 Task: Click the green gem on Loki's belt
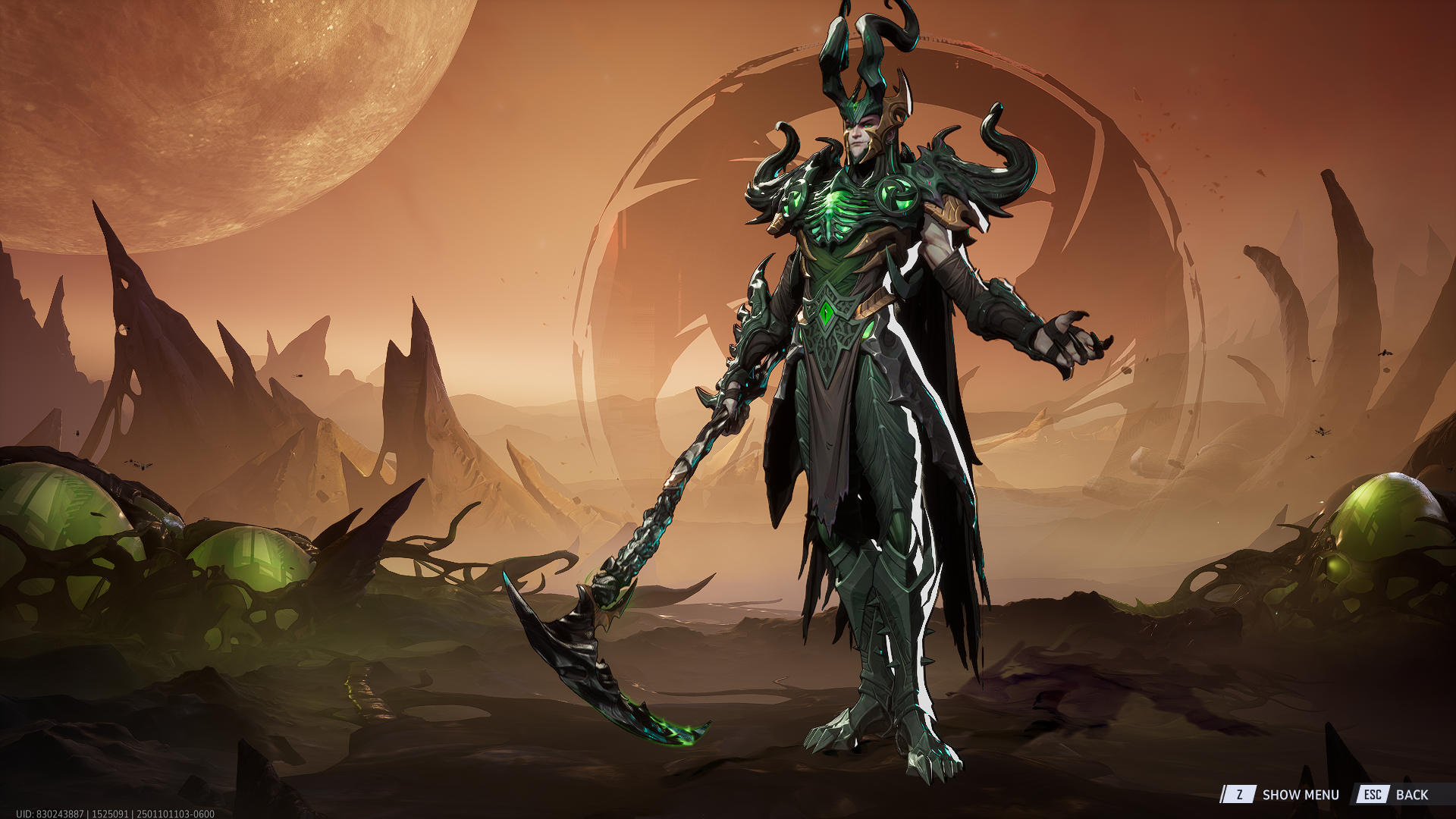coord(827,311)
